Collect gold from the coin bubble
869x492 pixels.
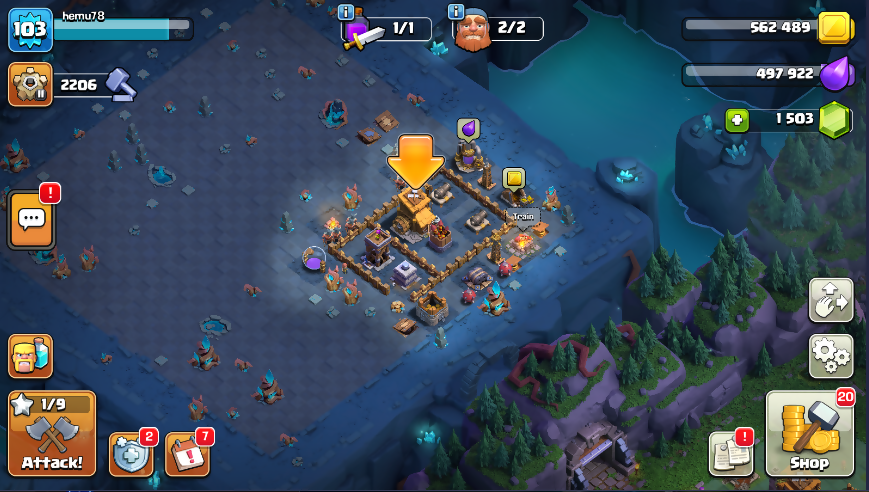point(513,179)
